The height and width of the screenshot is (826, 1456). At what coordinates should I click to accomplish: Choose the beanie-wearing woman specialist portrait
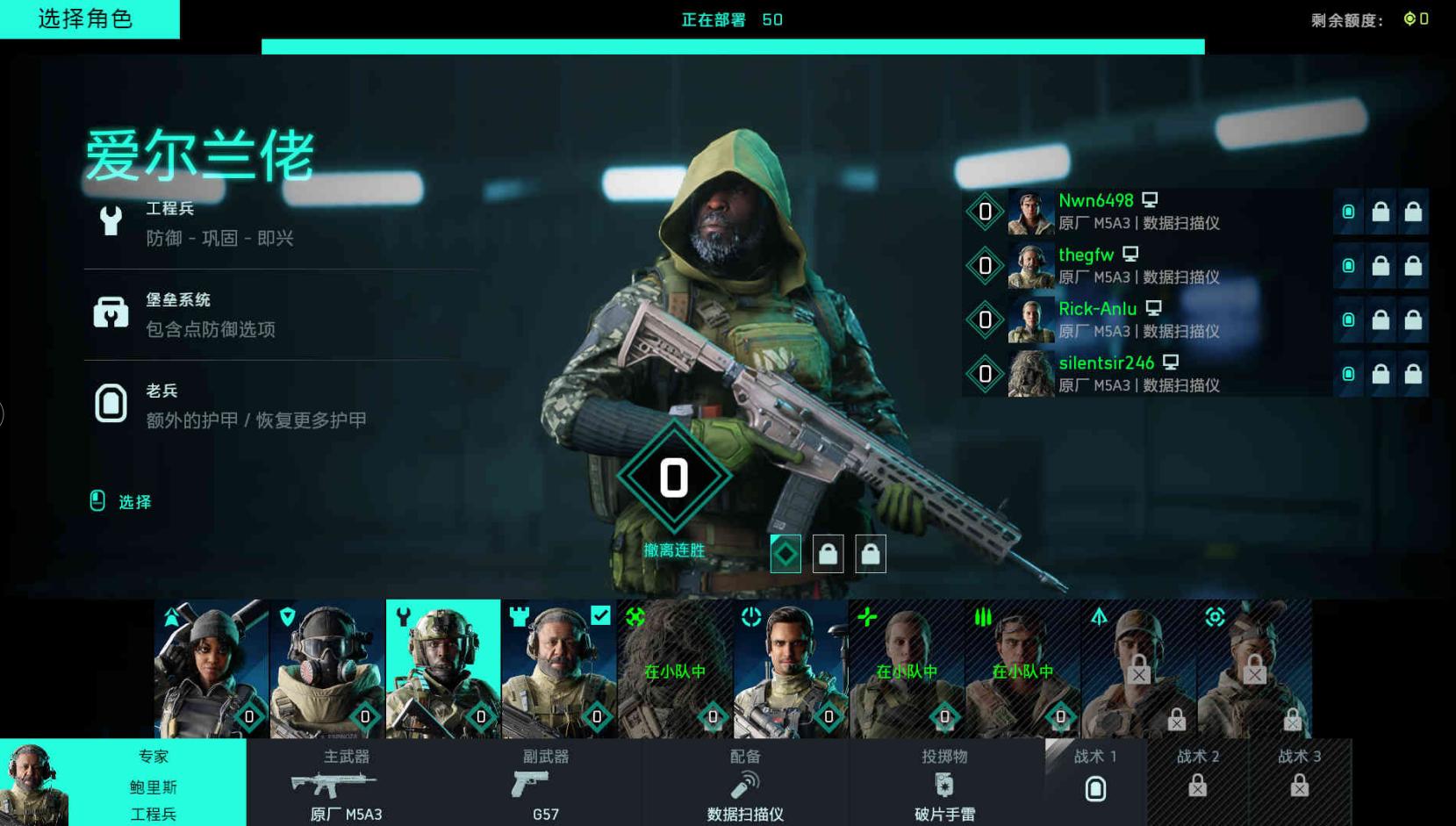click(x=212, y=669)
